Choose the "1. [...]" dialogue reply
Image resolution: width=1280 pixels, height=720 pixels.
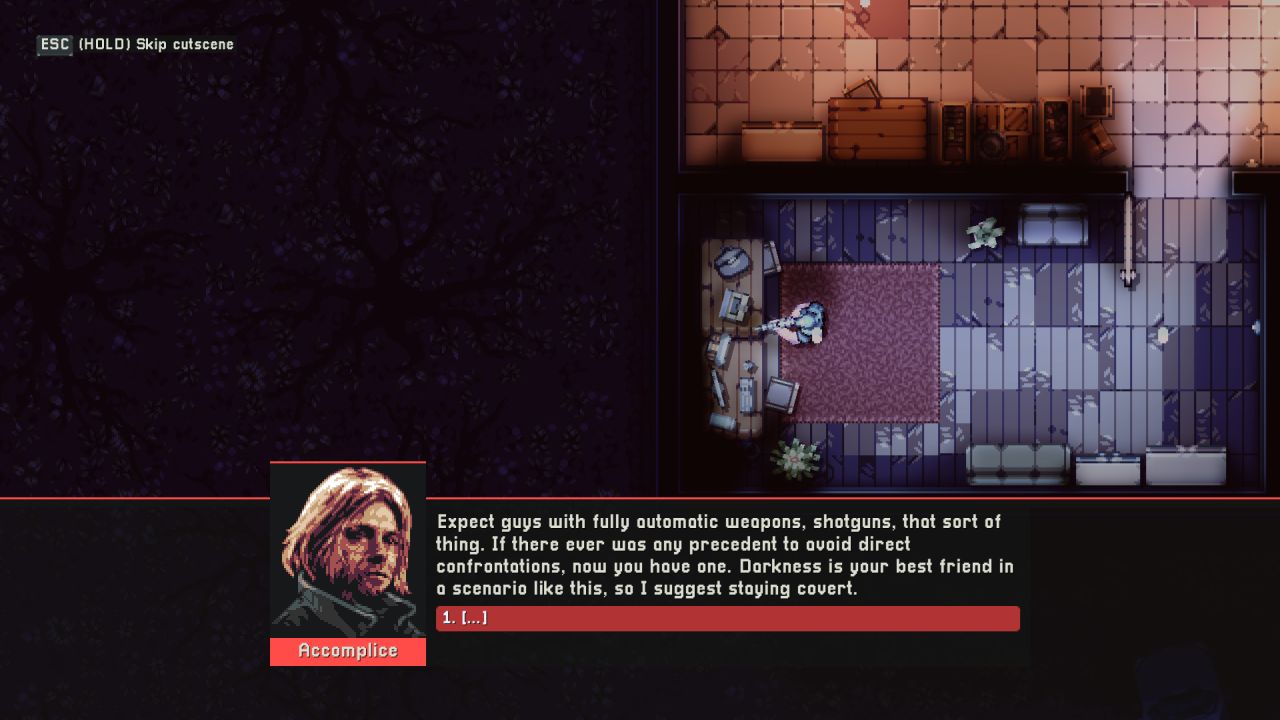click(727, 618)
